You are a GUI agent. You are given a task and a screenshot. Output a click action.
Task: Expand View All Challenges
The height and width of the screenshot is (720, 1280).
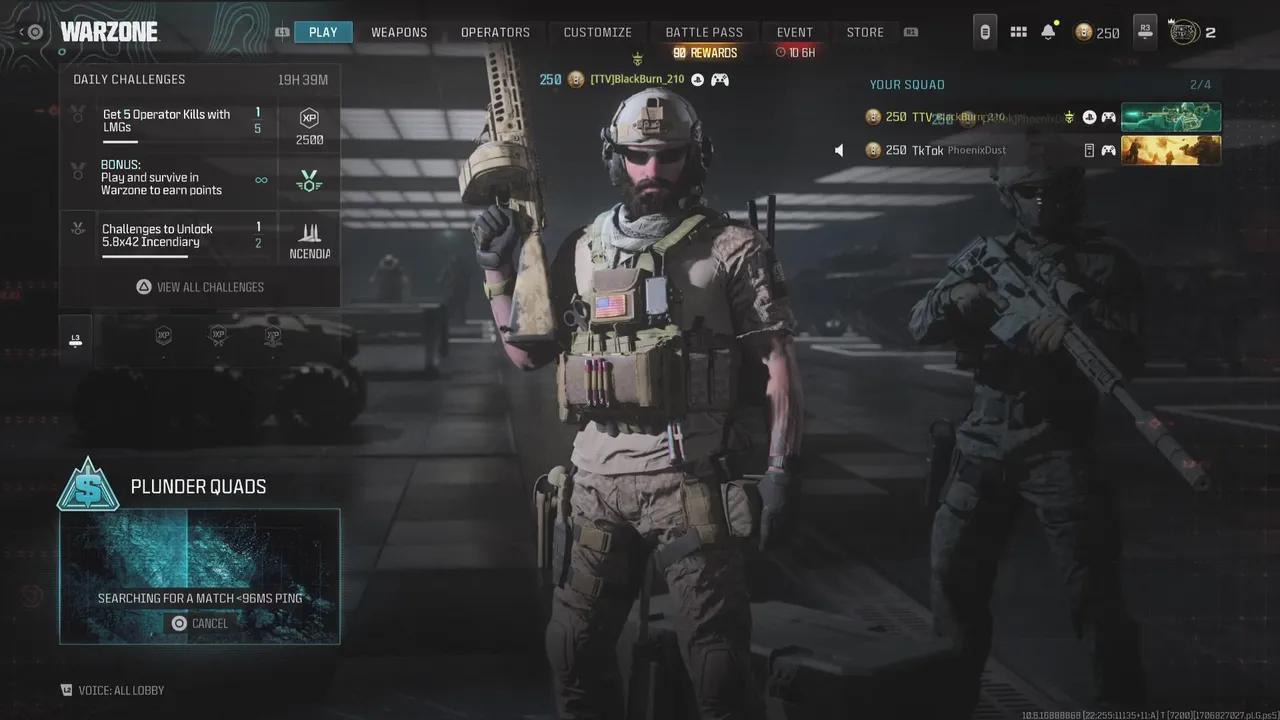tap(200, 287)
